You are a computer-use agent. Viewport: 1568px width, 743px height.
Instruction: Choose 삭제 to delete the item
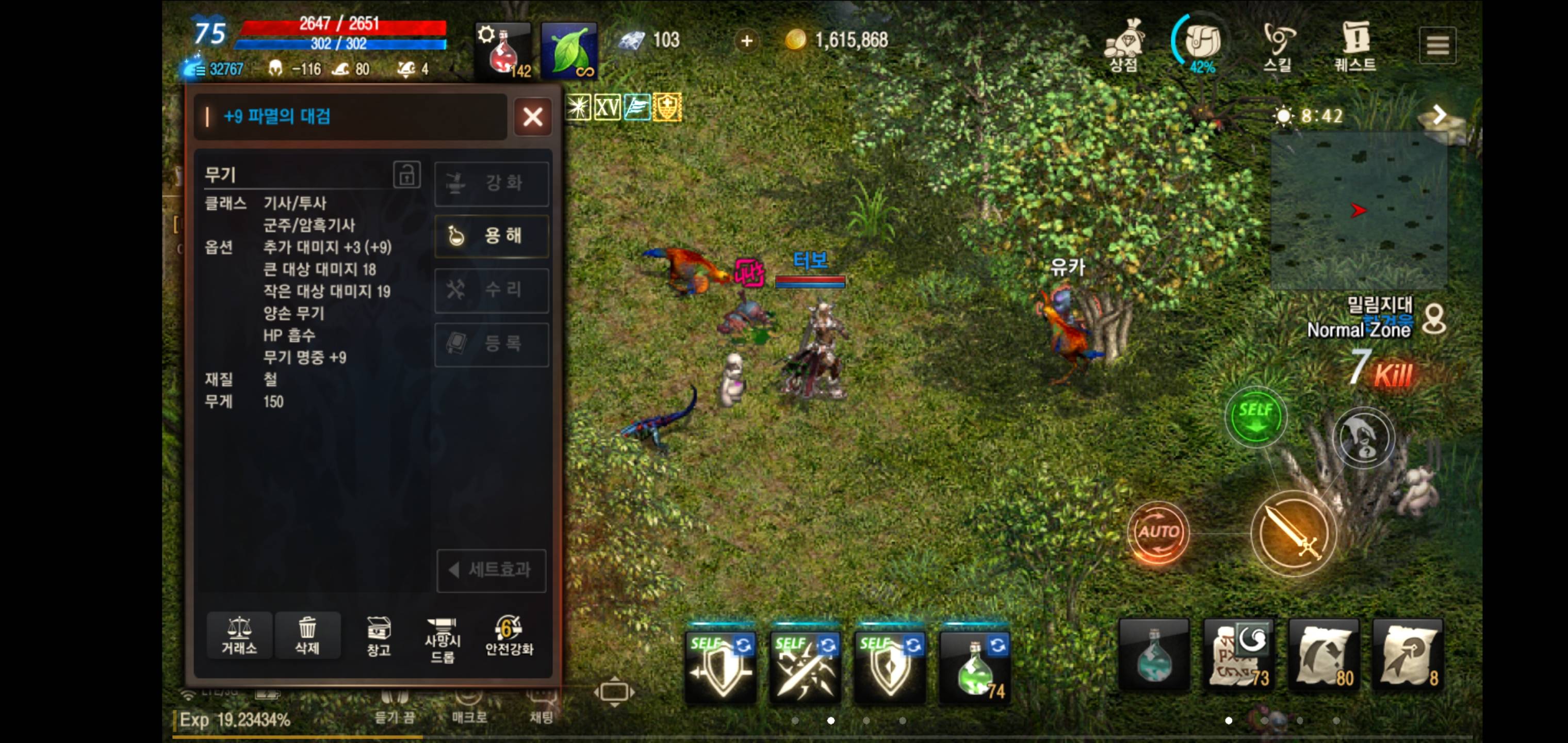point(307,635)
